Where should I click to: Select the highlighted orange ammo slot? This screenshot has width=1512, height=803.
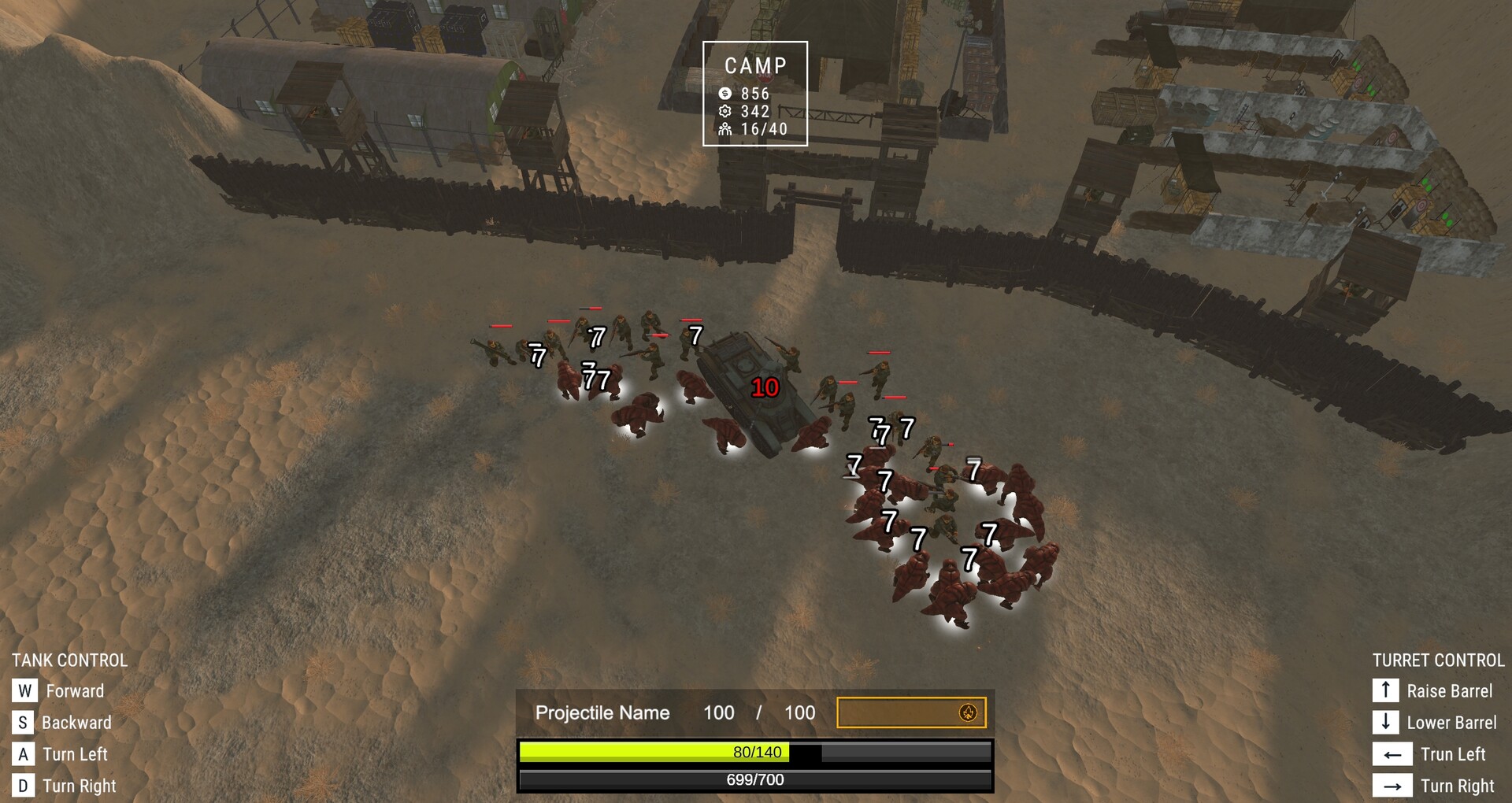point(911,713)
